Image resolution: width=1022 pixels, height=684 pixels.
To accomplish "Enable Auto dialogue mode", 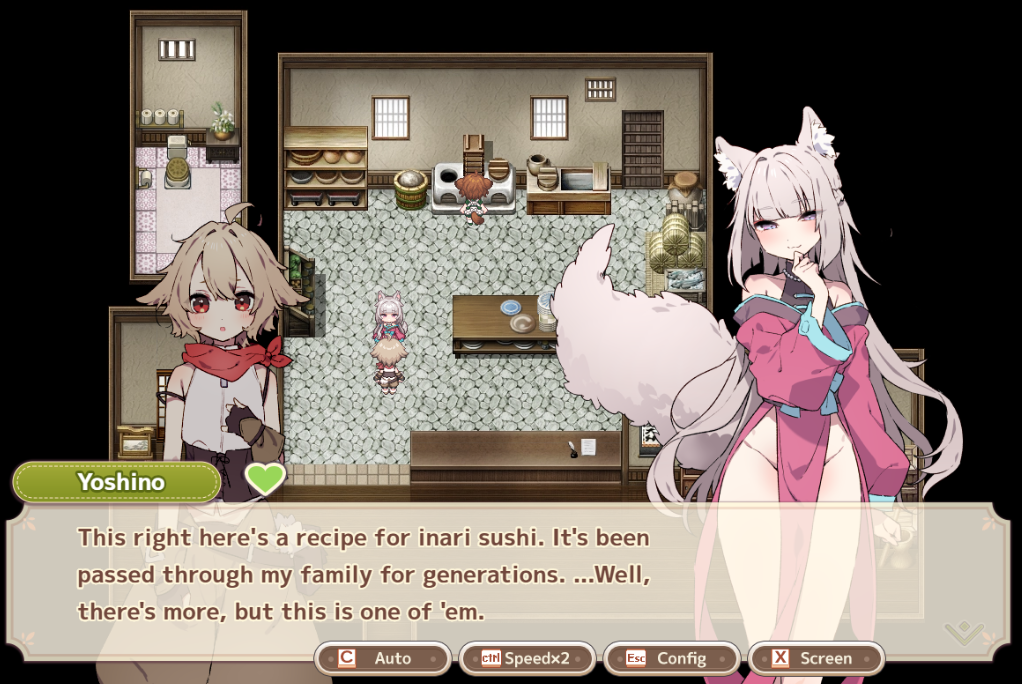I will click(383, 658).
